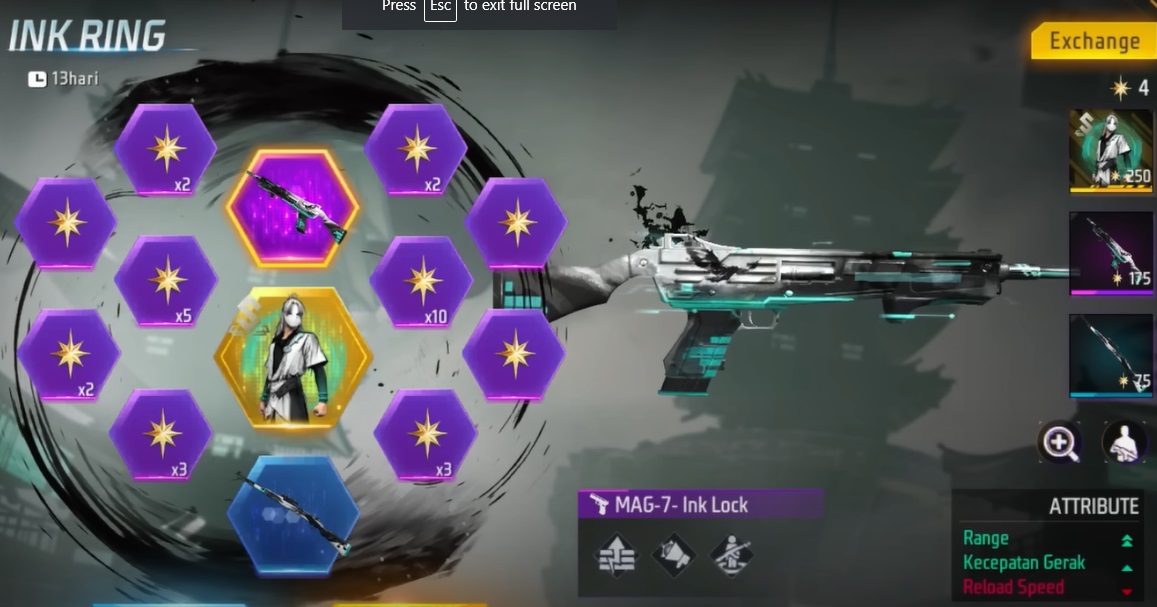View the 175-token weapon skin thumbnail
This screenshot has height=607, width=1157.
(1110, 252)
